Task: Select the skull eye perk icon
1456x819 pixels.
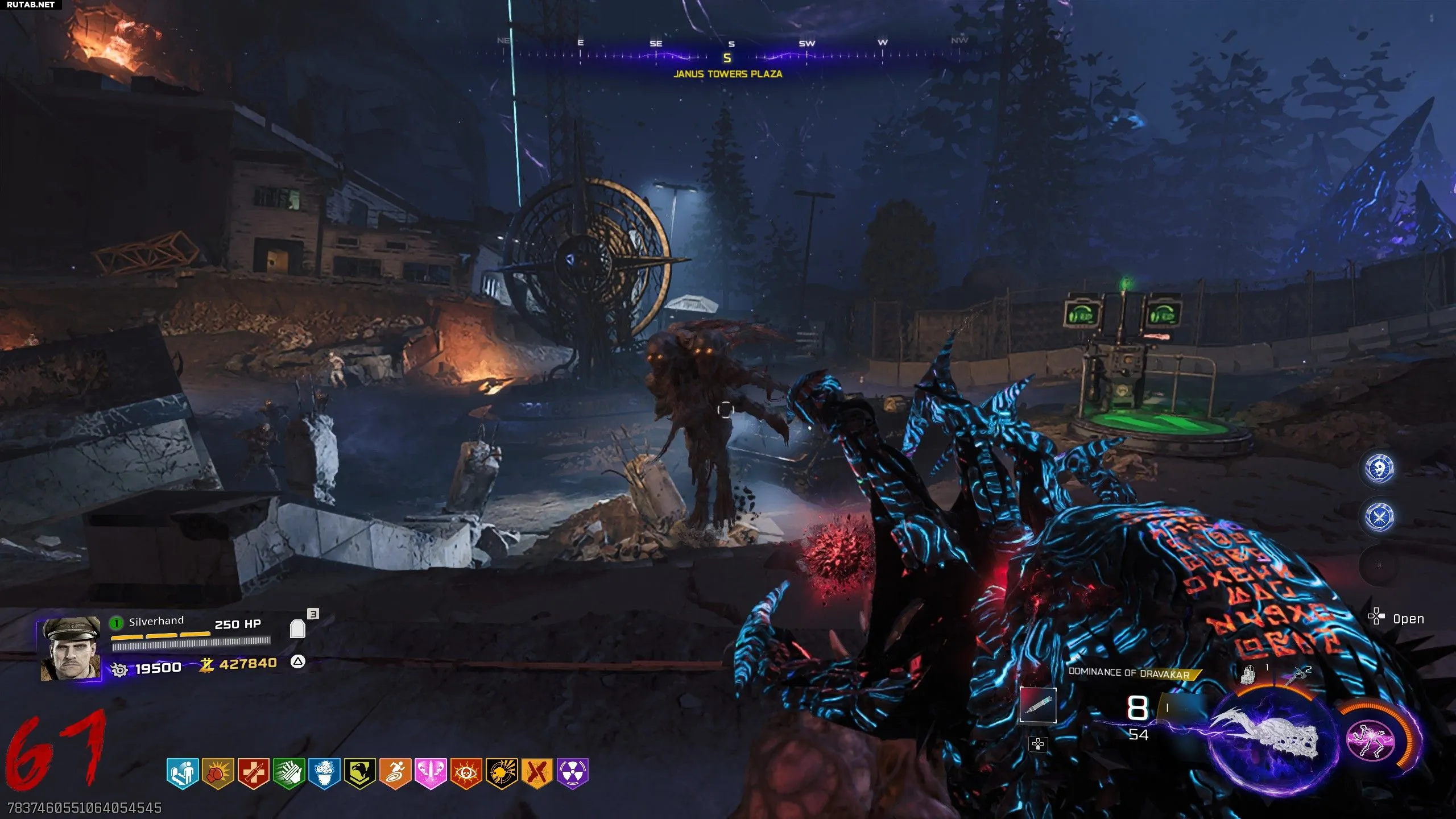Action: 466,773
